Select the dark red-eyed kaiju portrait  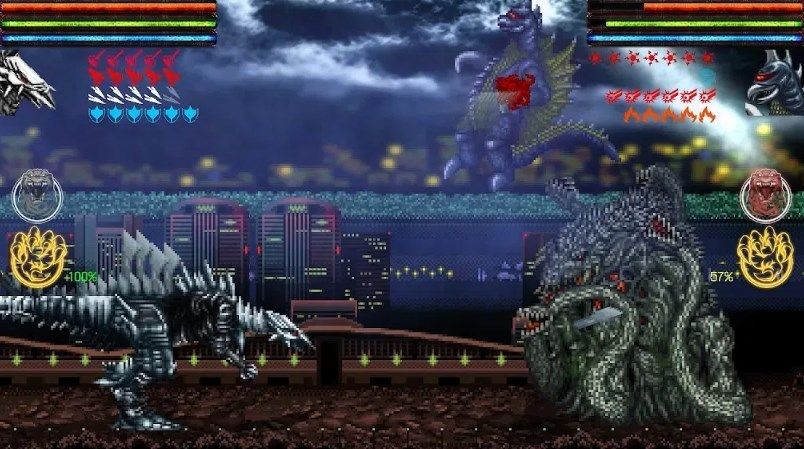point(777,83)
